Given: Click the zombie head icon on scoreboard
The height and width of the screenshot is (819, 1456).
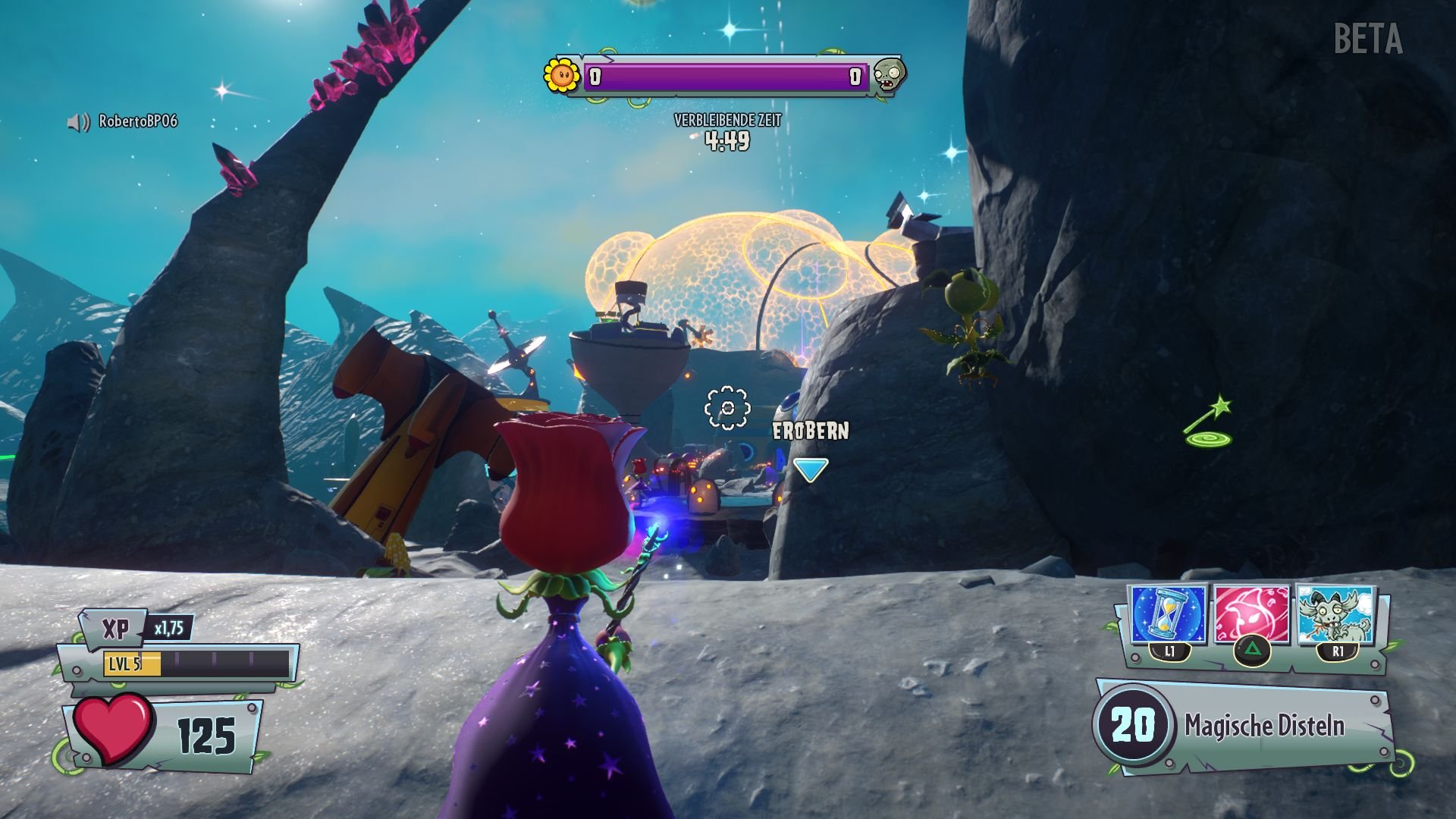Looking at the screenshot, I should [x=889, y=75].
